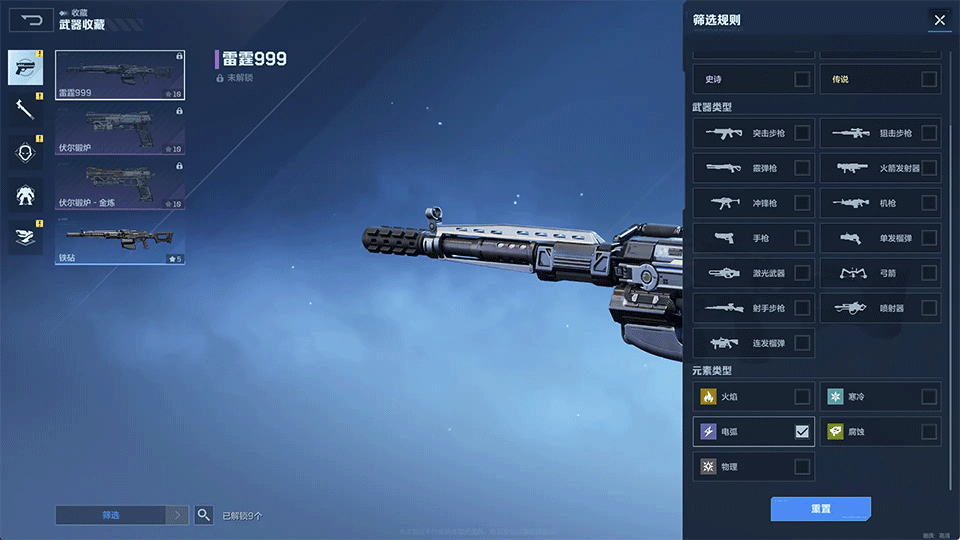Image resolution: width=960 pixels, height=540 pixels.
Task: Select the 伏尔锻炉 - 金炼 weapon tile
Action: (120, 186)
